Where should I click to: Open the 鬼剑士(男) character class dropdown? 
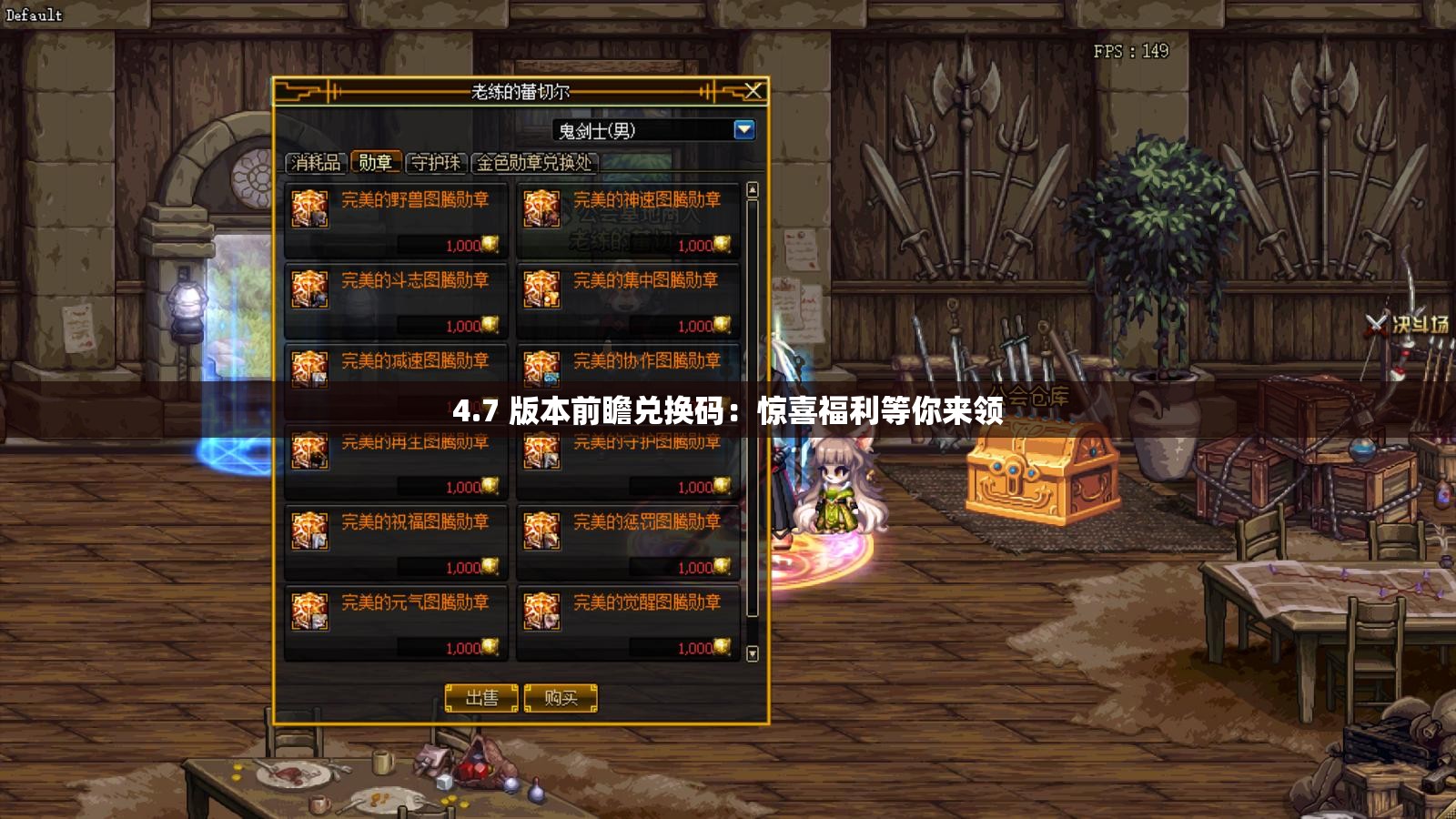pos(743,130)
